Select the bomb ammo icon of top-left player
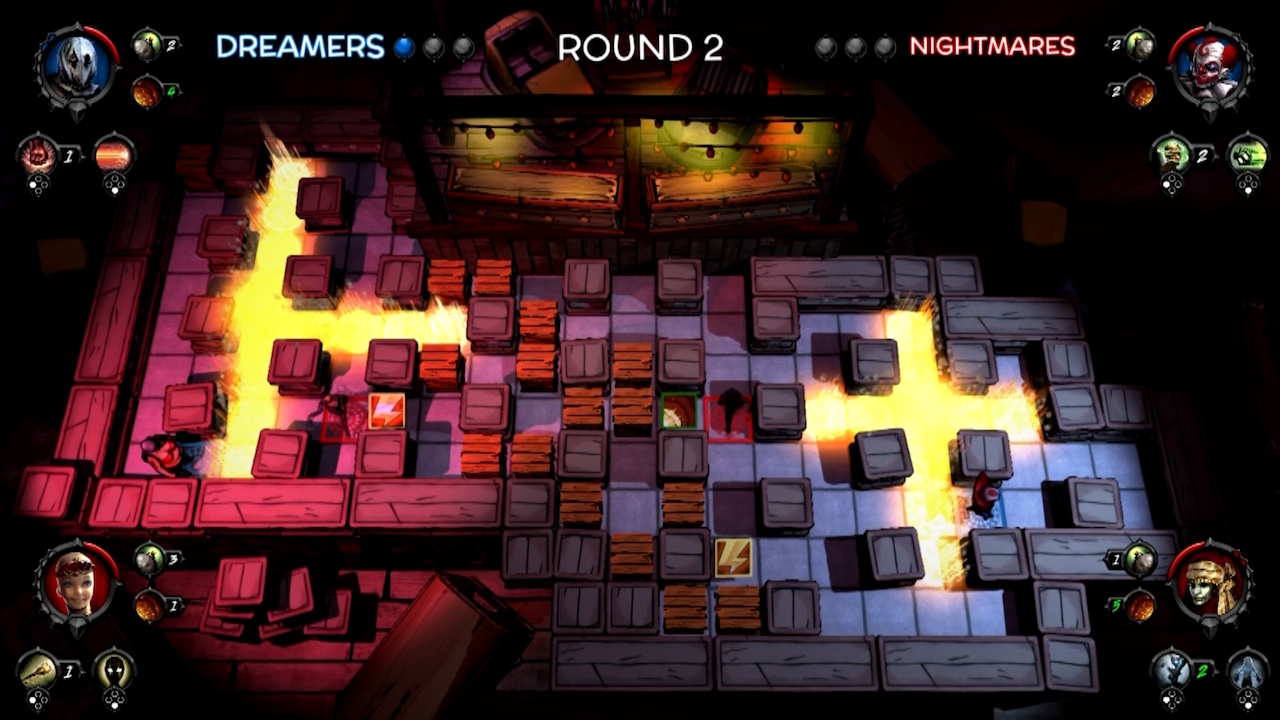The height and width of the screenshot is (720, 1280). [x=146, y=45]
